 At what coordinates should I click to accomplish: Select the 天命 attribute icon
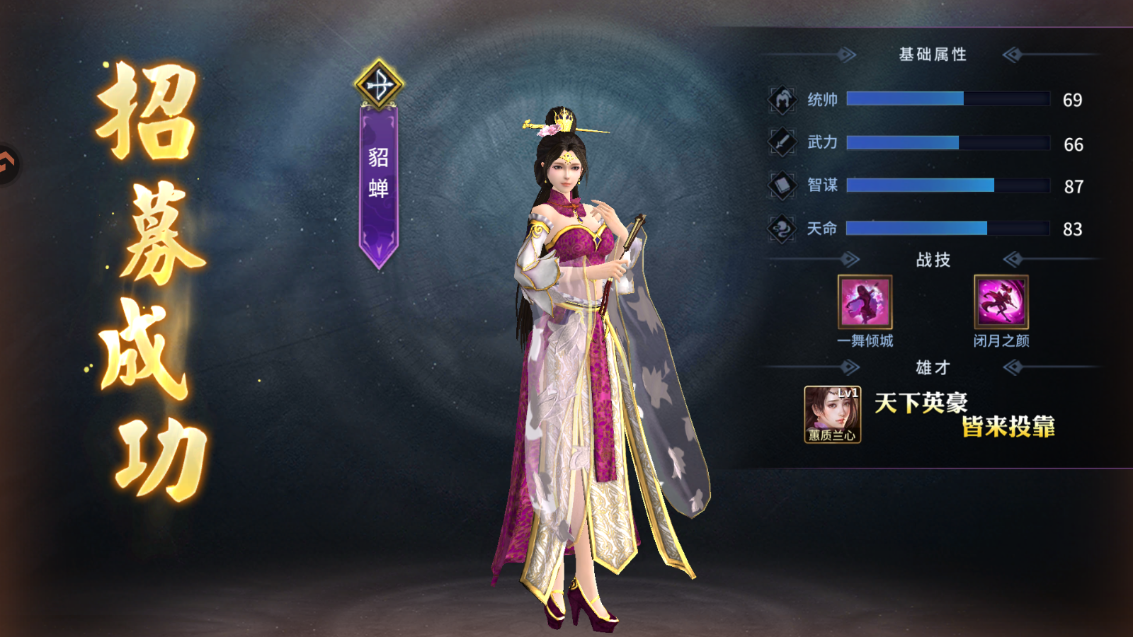(x=782, y=229)
